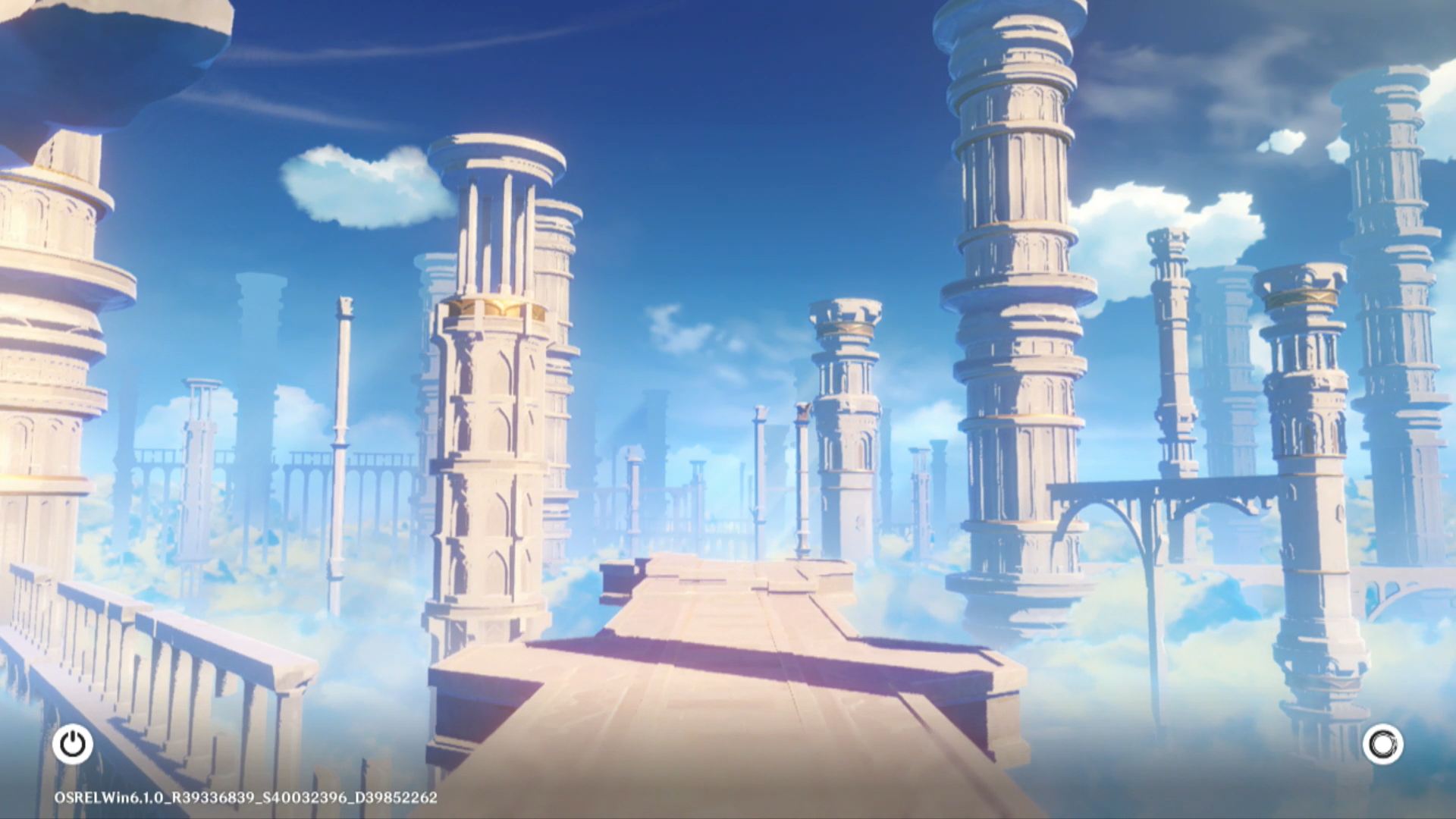Click the circular ring icon button
Screen dimensions: 1456x819
pos(1382,744)
